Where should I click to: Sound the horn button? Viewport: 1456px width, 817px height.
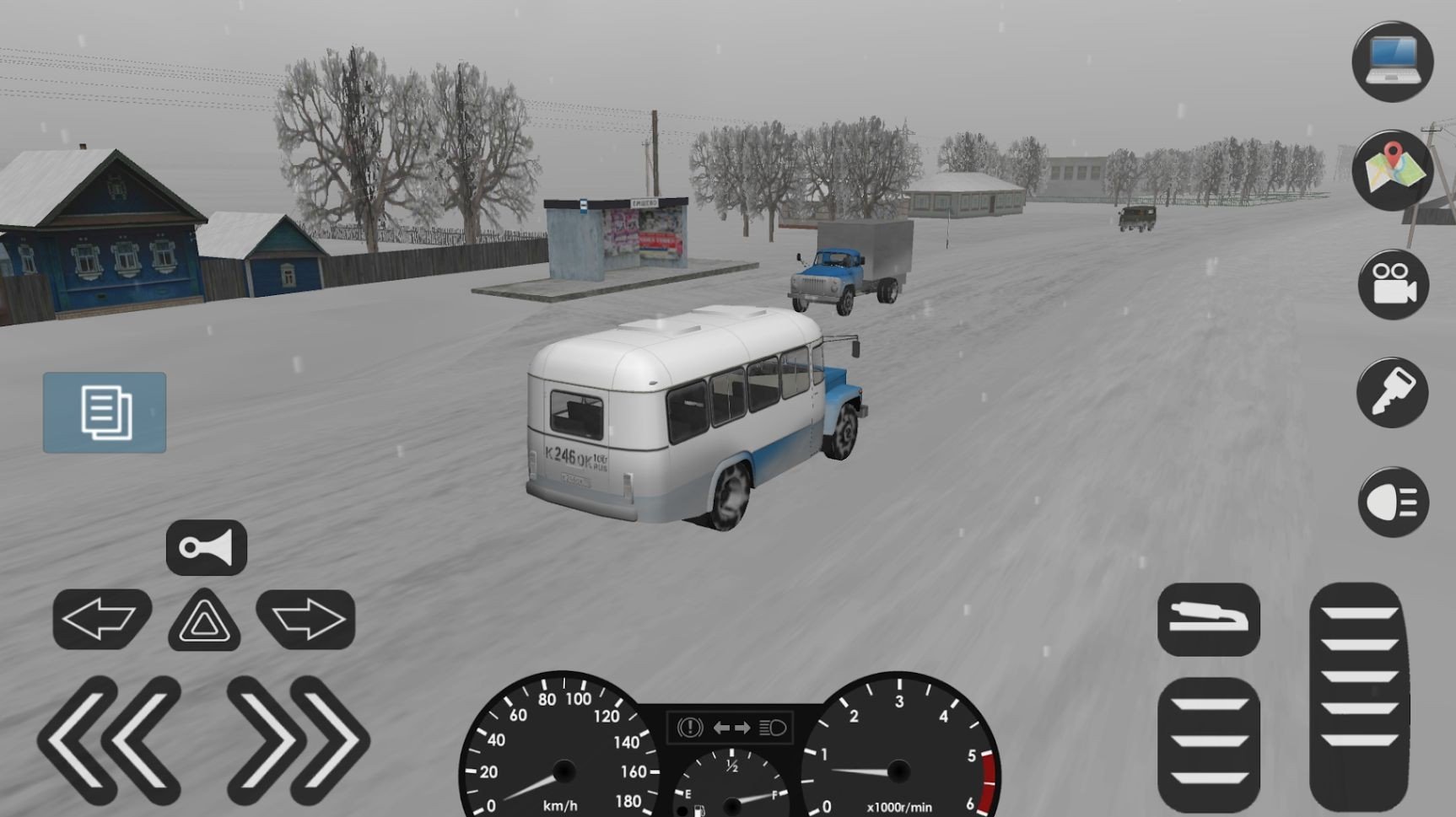(206, 548)
